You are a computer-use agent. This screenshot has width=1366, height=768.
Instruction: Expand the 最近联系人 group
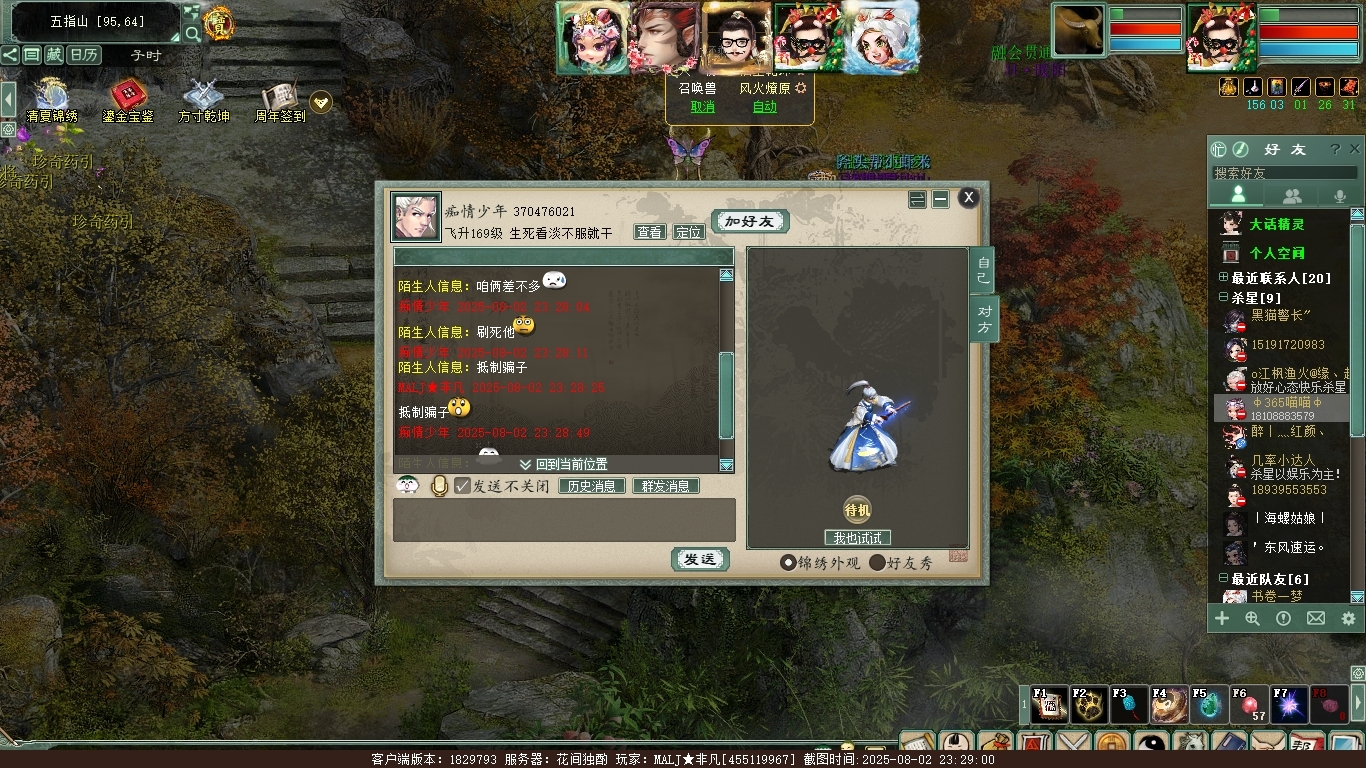click(1223, 278)
